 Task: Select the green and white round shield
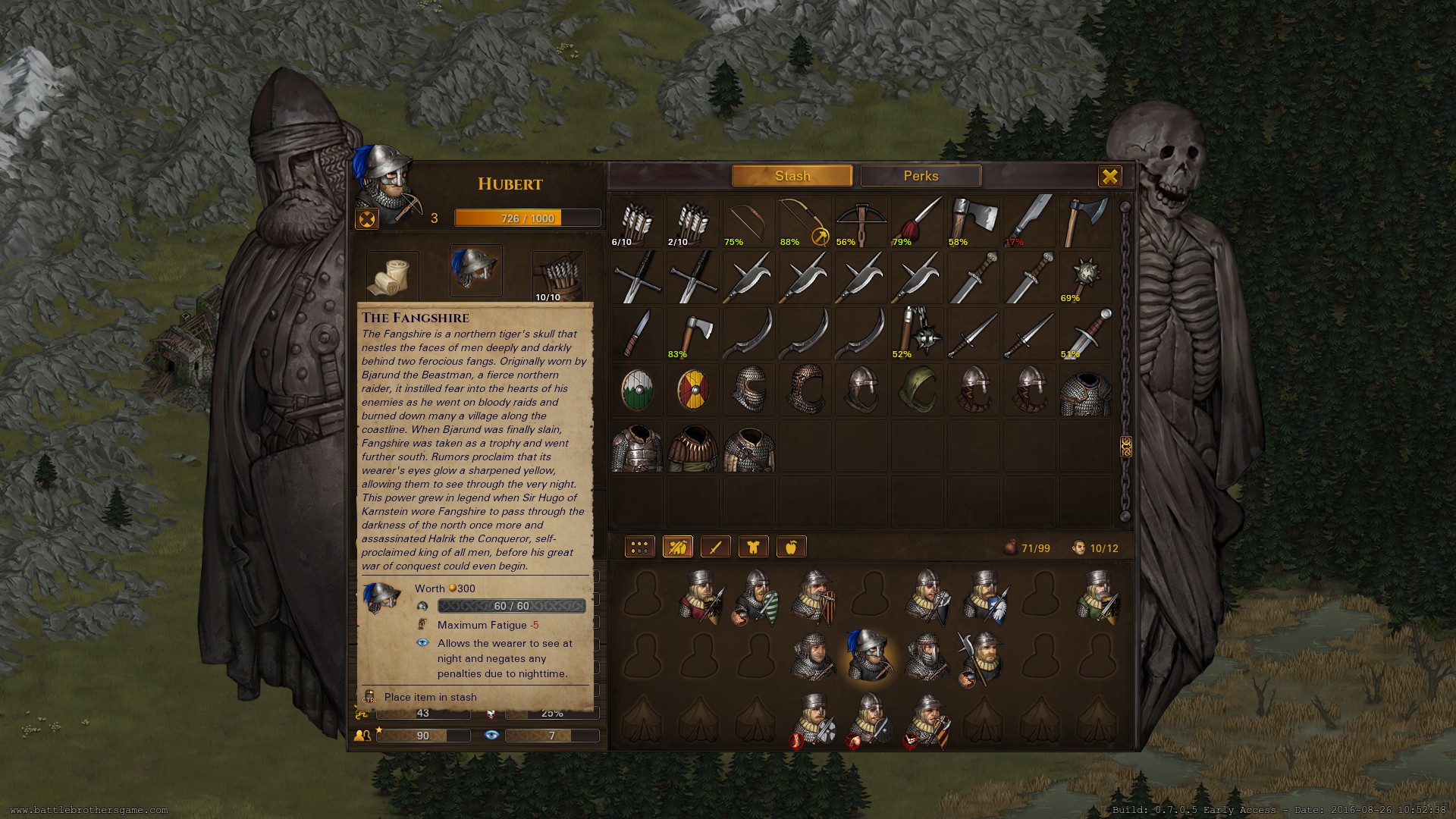tap(636, 389)
